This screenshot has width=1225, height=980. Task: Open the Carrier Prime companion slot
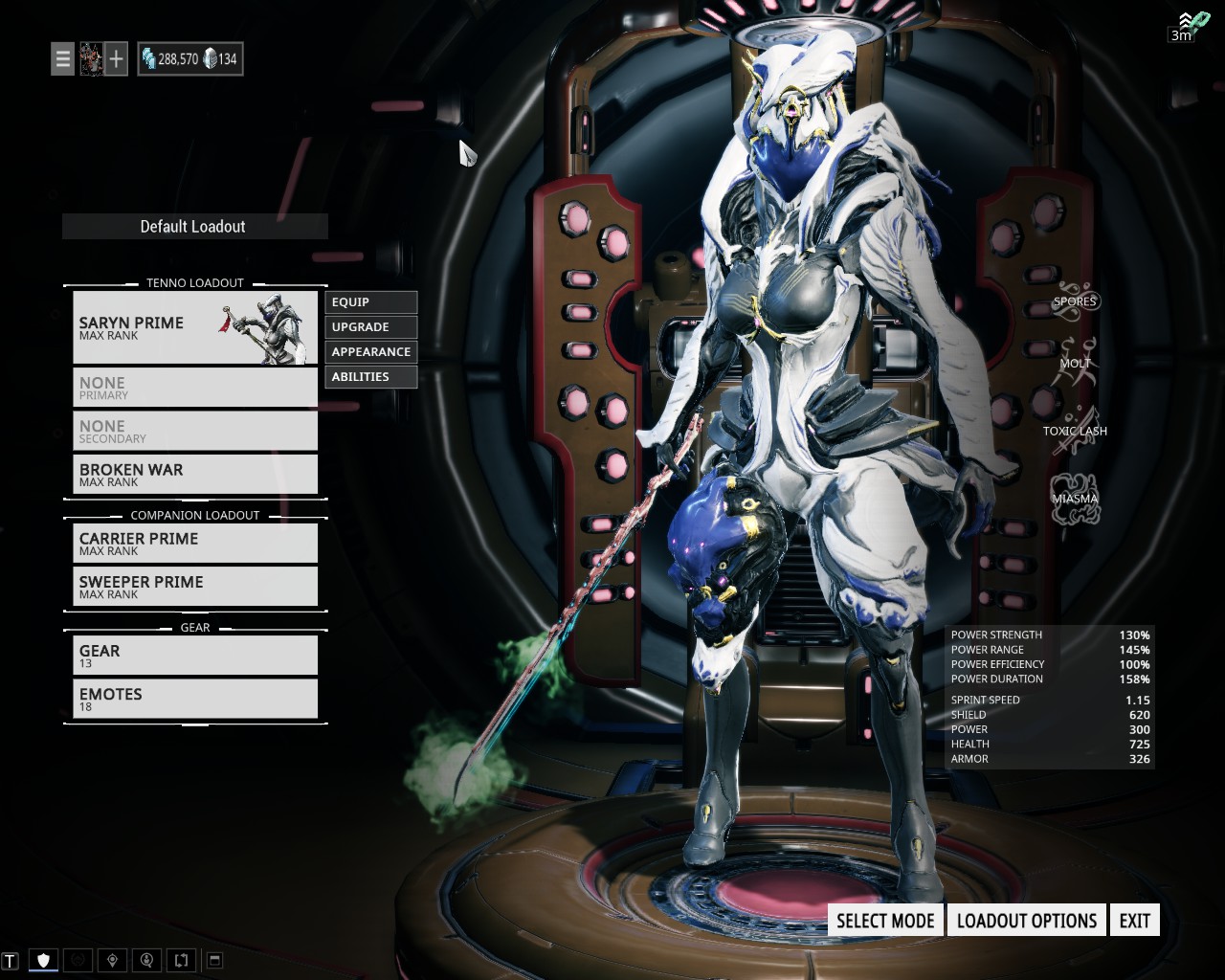(195, 544)
